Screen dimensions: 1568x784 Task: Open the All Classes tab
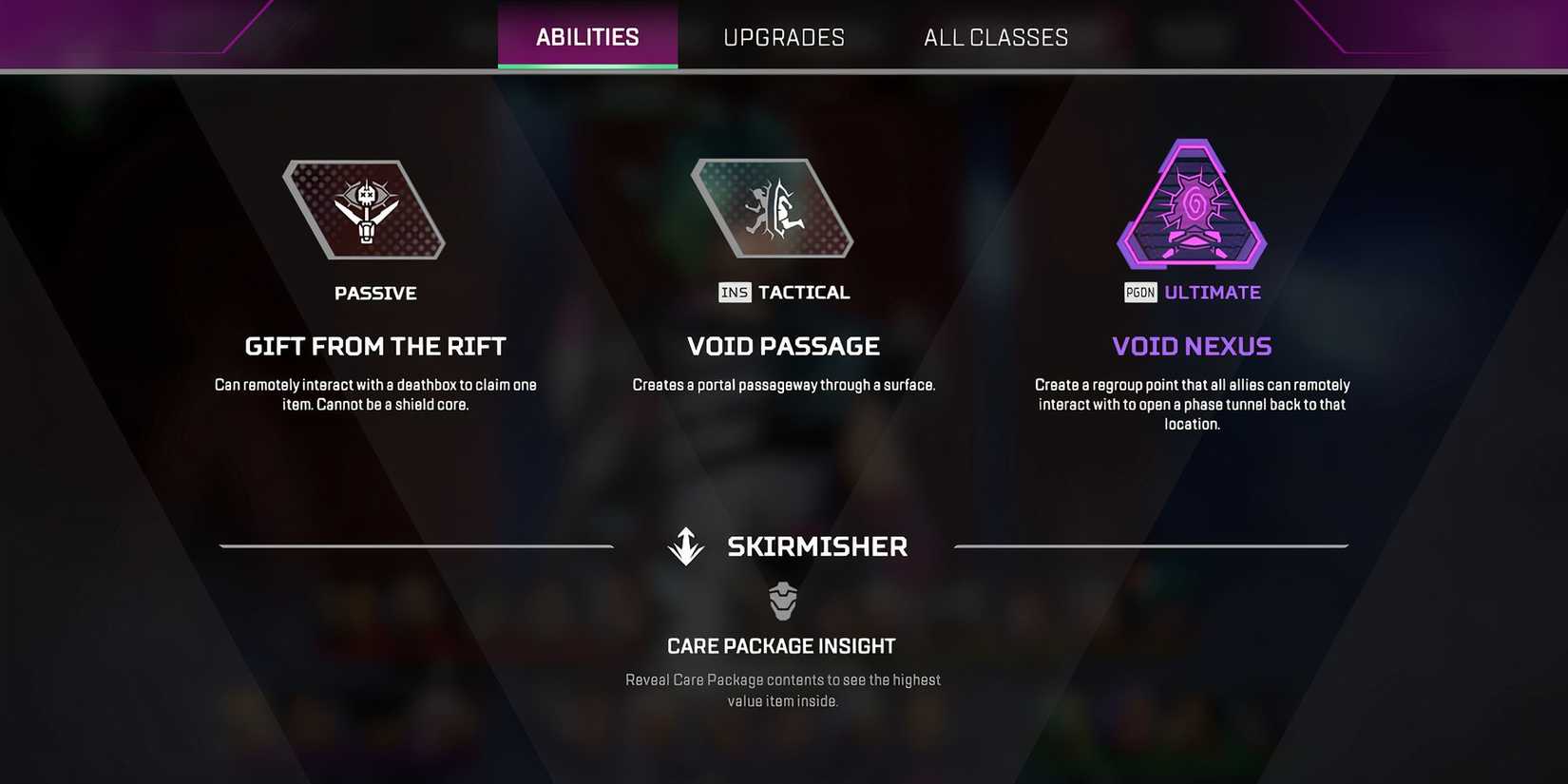pyautogui.click(x=995, y=37)
